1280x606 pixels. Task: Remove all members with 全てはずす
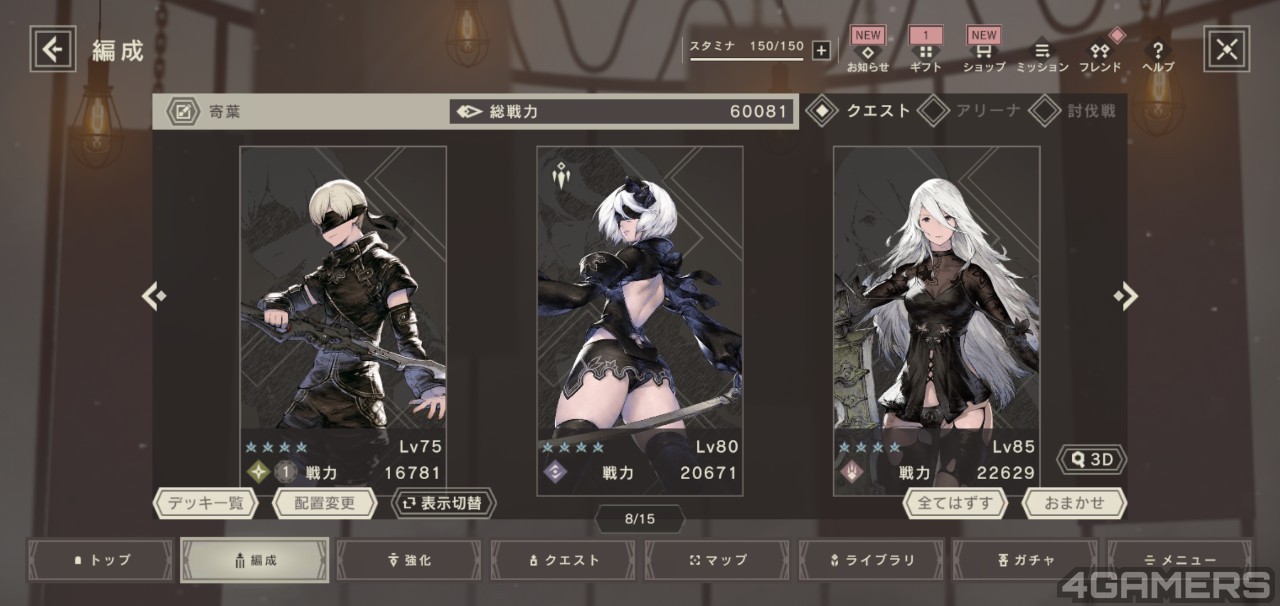pos(956,503)
